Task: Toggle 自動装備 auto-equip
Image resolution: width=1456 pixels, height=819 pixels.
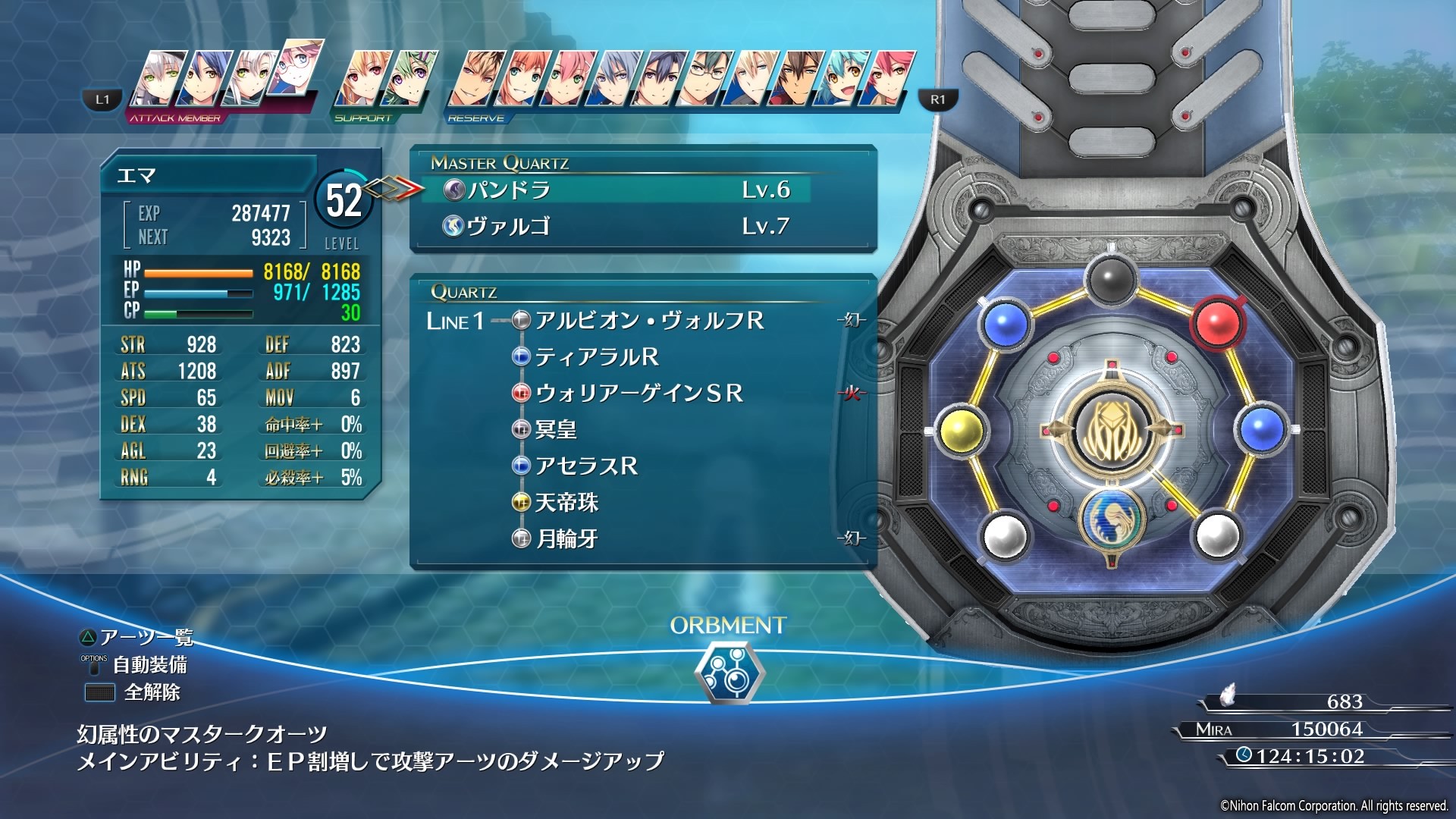Action: [x=151, y=666]
